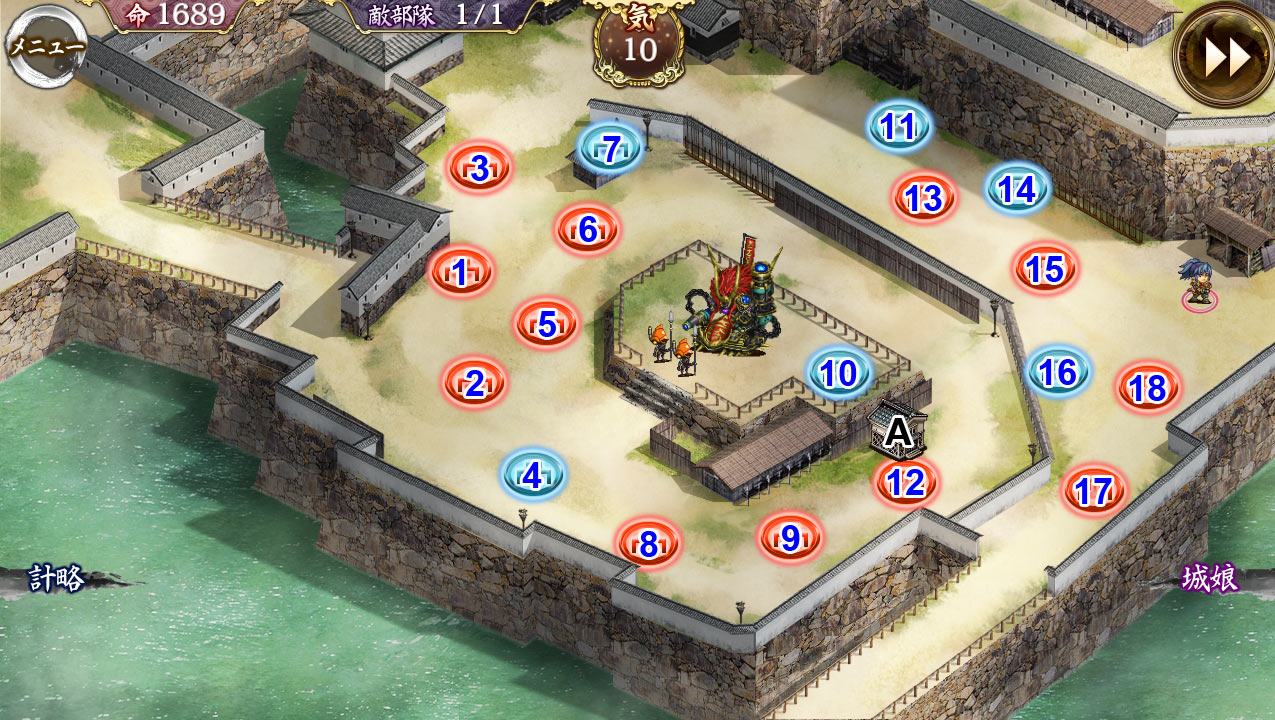Choose red deployment slot 6
The width and height of the screenshot is (1275, 720).
coord(588,230)
